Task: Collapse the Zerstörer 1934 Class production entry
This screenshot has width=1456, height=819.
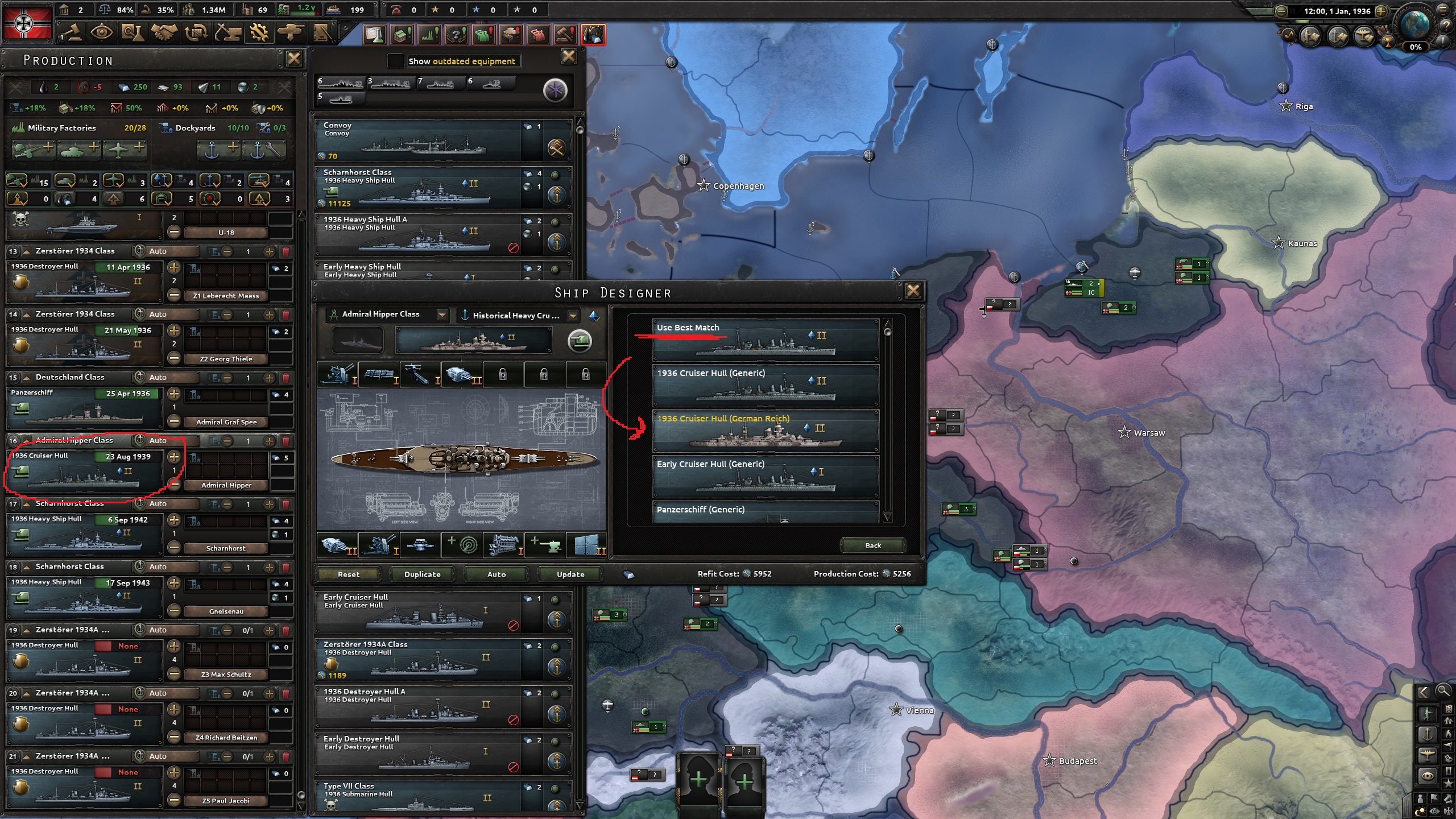Action: 27,251
